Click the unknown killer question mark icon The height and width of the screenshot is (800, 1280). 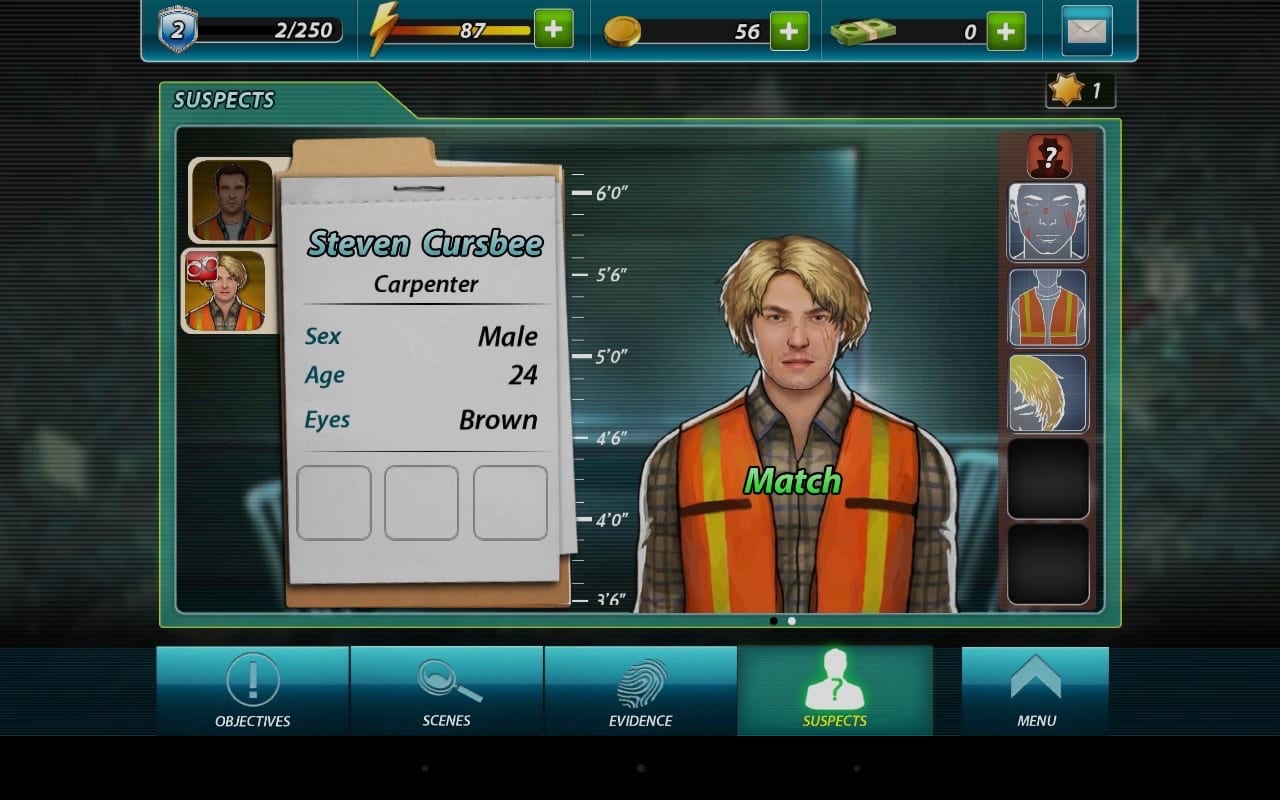point(1048,156)
